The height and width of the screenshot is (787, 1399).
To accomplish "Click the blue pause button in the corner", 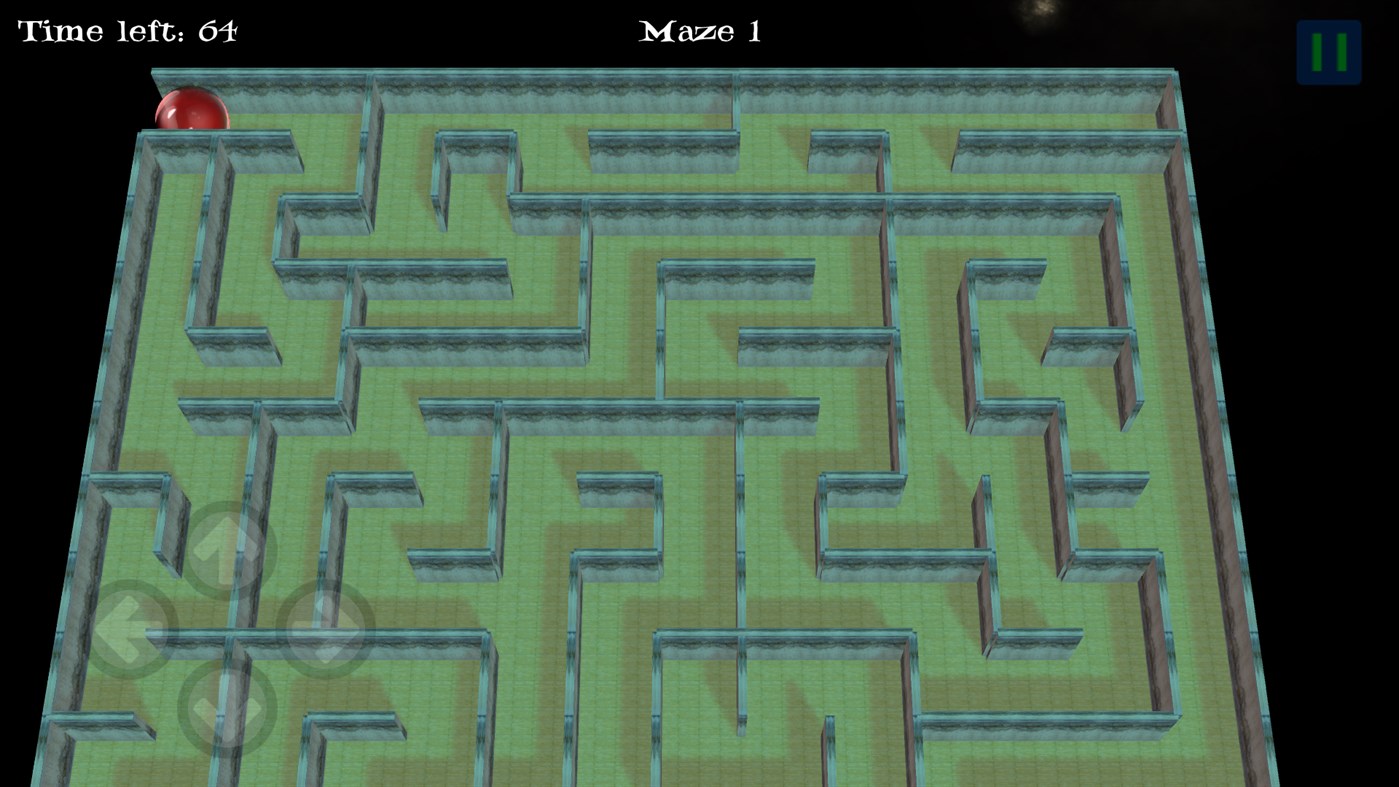I will (x=1327, y=48).
